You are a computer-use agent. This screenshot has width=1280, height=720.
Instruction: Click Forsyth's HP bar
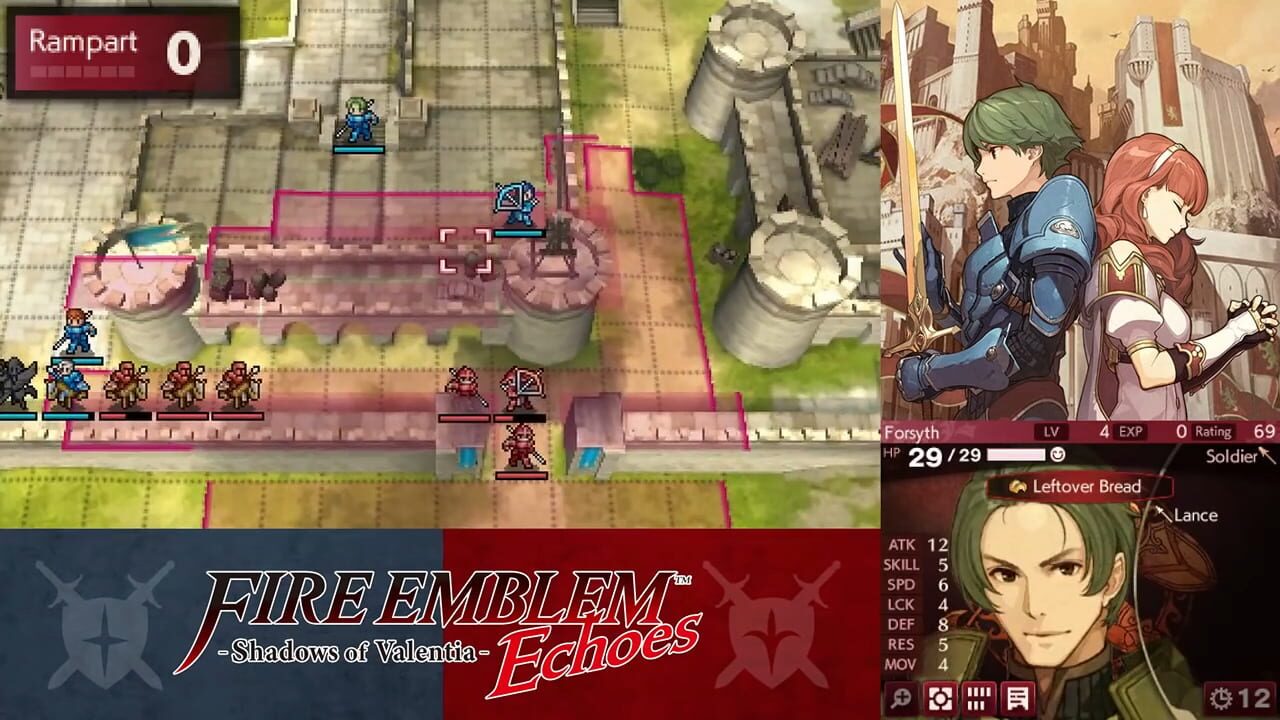tap(1015, 455)
